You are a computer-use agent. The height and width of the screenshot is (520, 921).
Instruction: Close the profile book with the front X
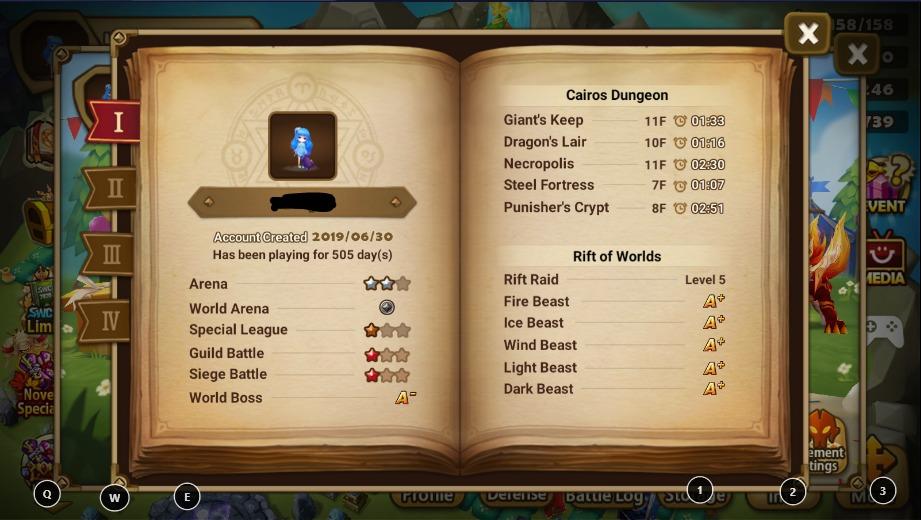tap(807, 35)
